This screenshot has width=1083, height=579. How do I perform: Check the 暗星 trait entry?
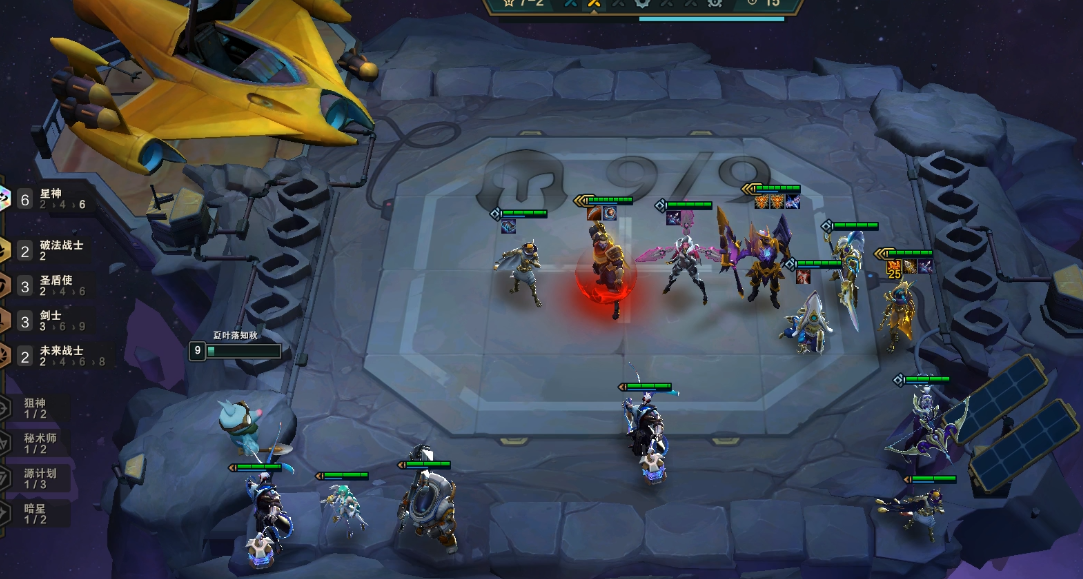[35, 513]
